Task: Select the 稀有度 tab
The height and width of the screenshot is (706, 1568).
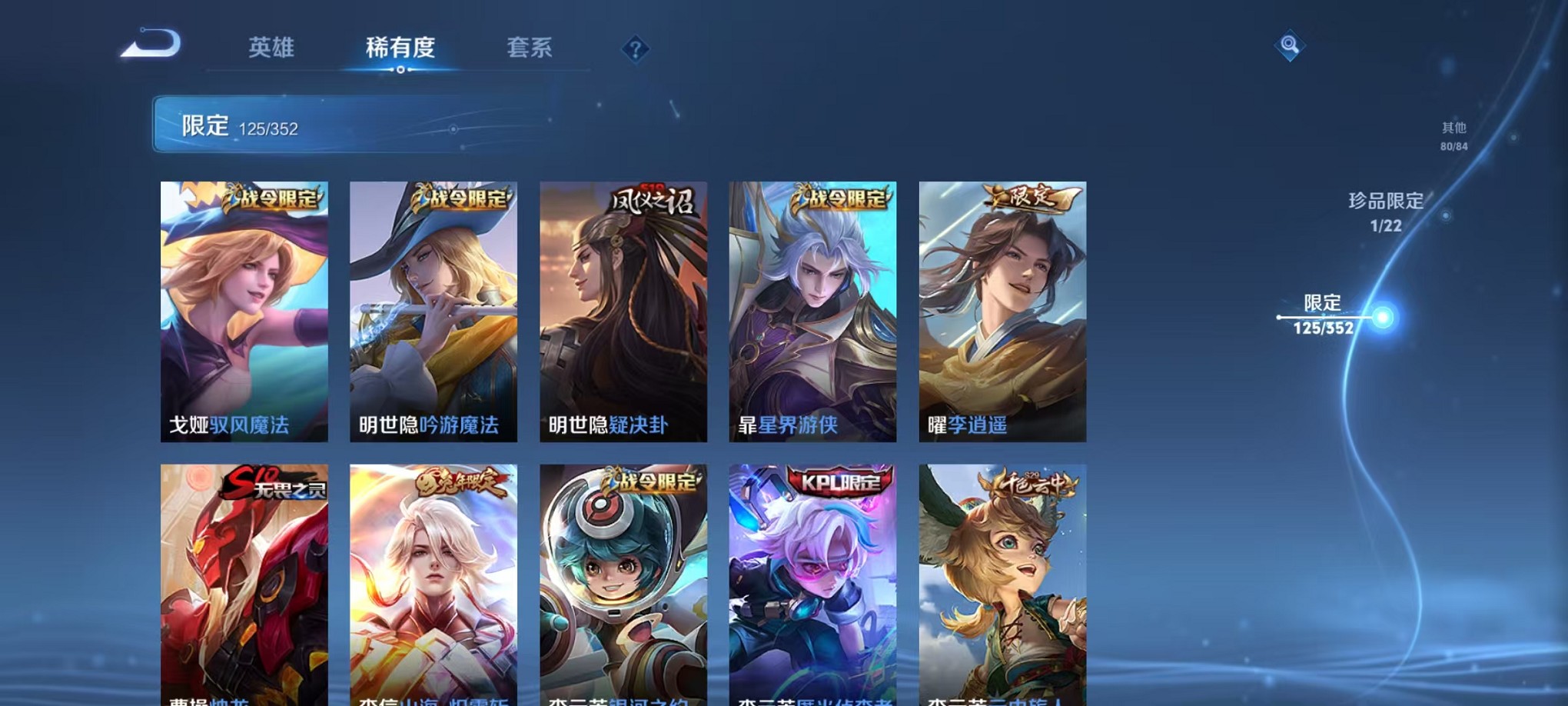Action: [x=400, y=47]
